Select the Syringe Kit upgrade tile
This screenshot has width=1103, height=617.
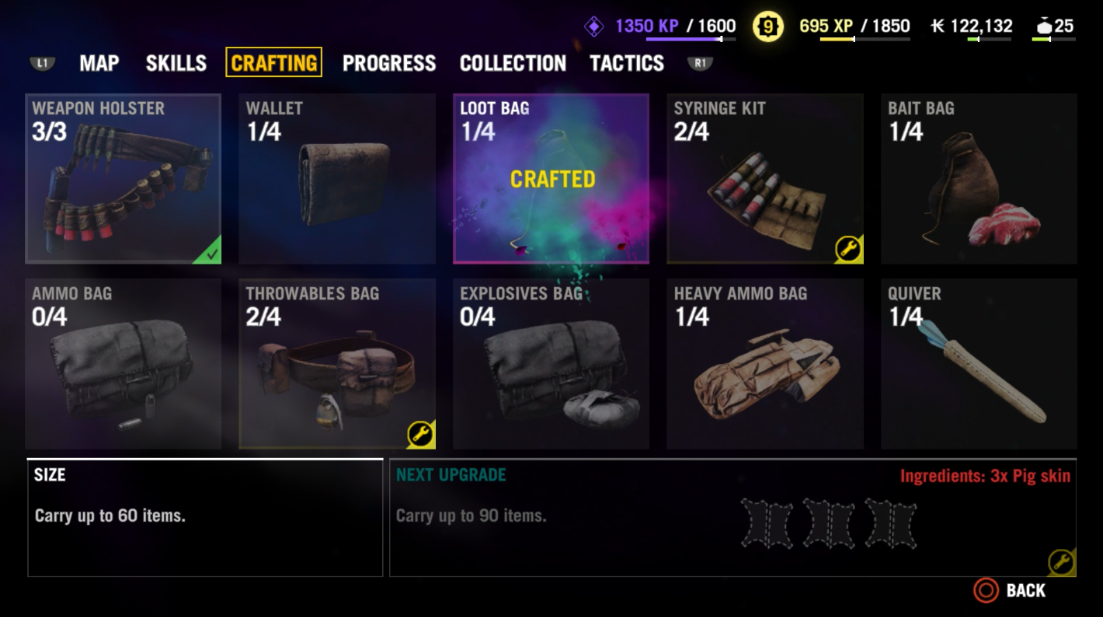pyautogui.click(x=765, y=179)
